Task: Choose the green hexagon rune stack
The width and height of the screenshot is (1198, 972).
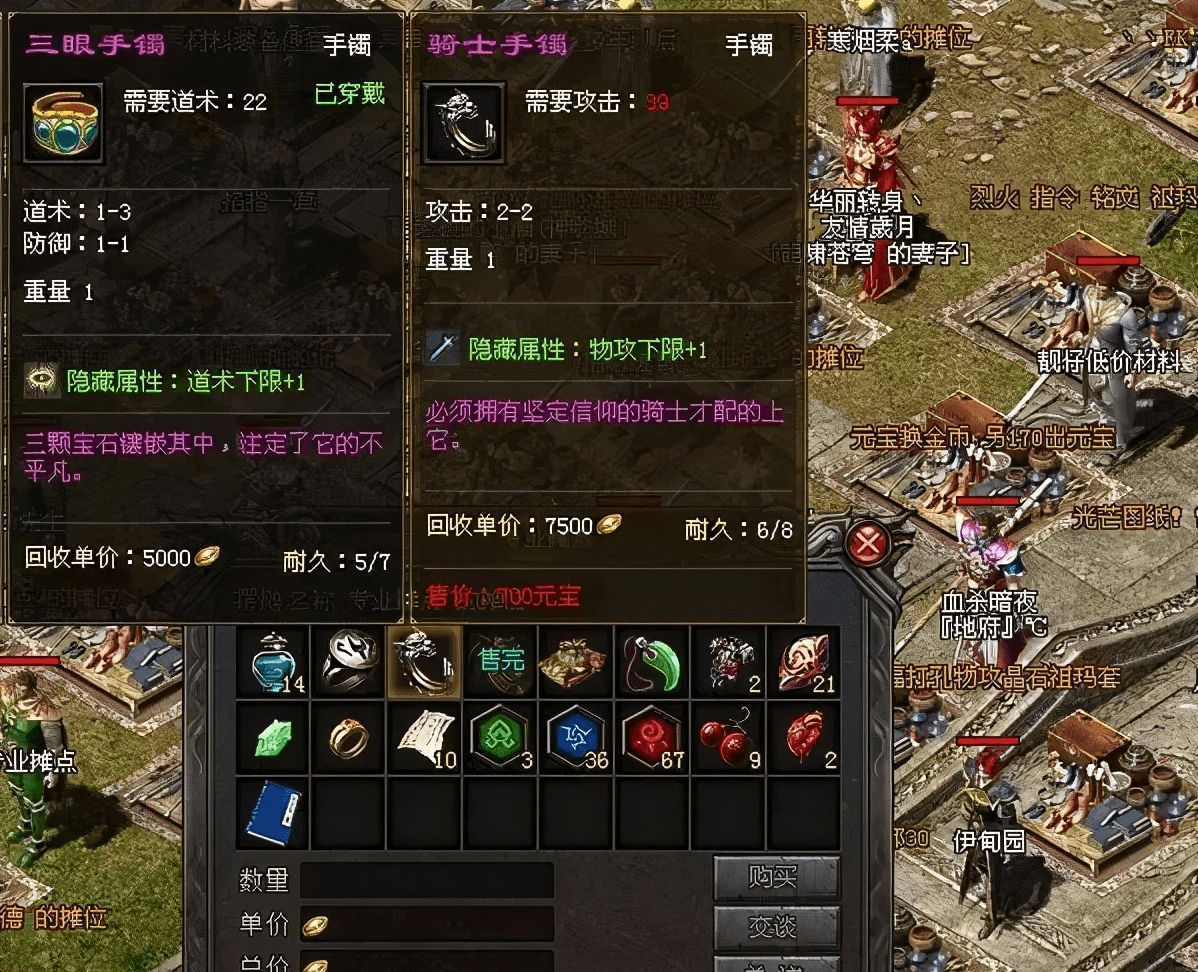Action: click(x=500, y=737)
